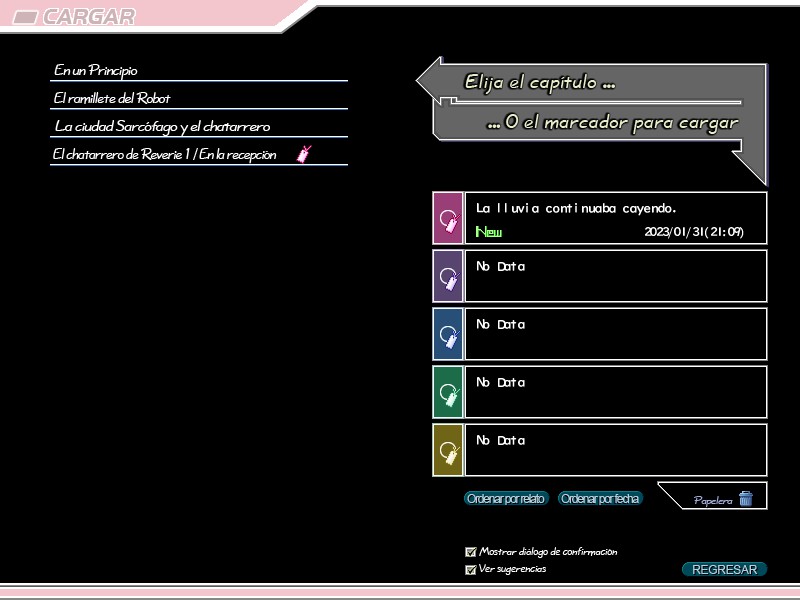
Task: Select the chapter 'En un Principio'
Action: tap(97, 71)
